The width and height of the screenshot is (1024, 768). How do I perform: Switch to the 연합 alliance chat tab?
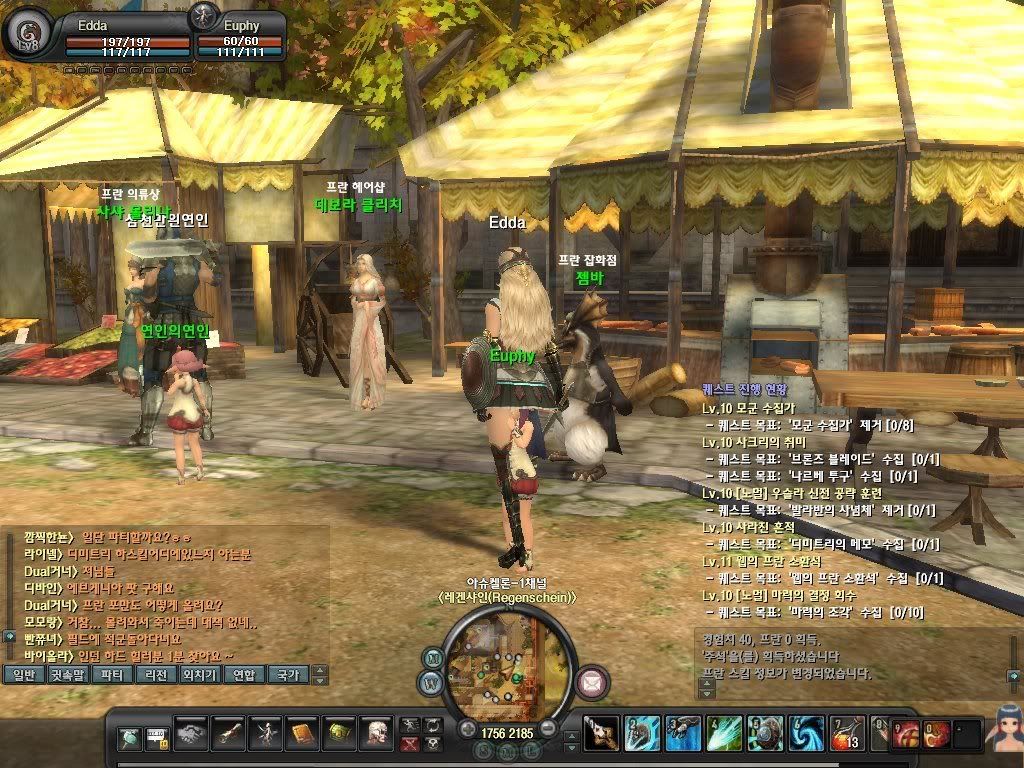pyautogui.click(x=244, y=675)
